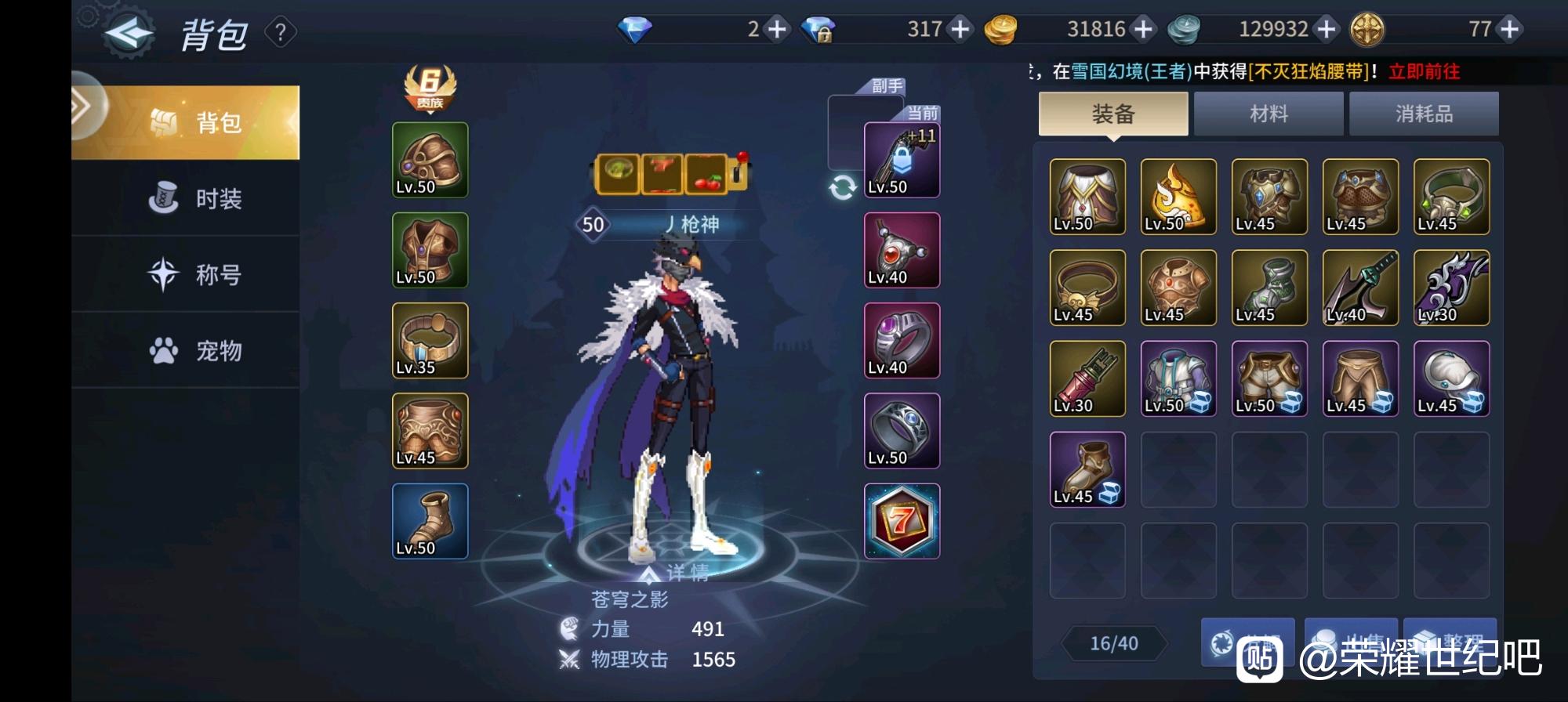Image resolution: width=1568 pixels, height=702 pixels.
Task: Select the equipped red gem necklace slot
Action: tap(902, 251)
